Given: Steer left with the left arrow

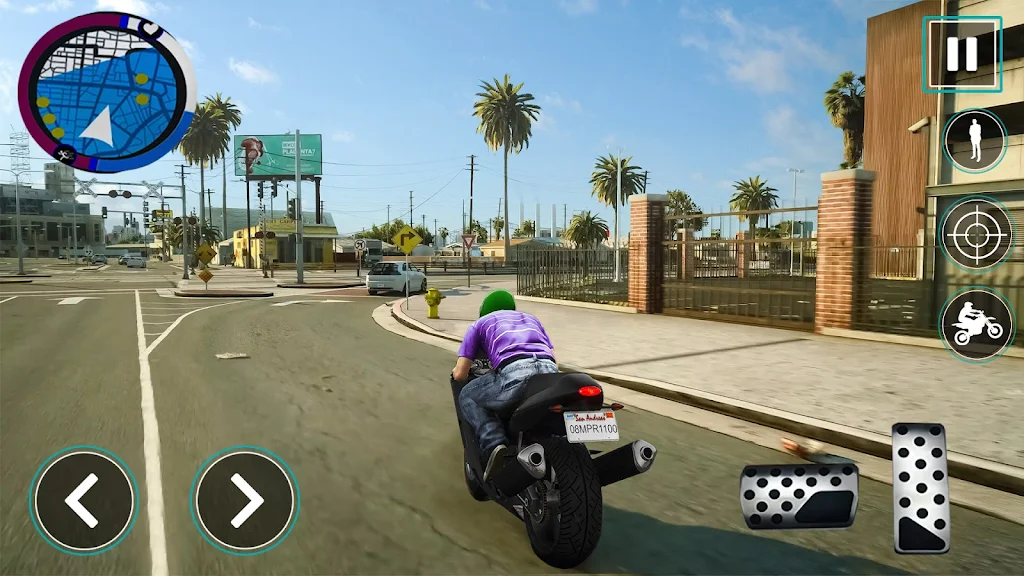Looking at the screenshot, I should coord(83,500).
